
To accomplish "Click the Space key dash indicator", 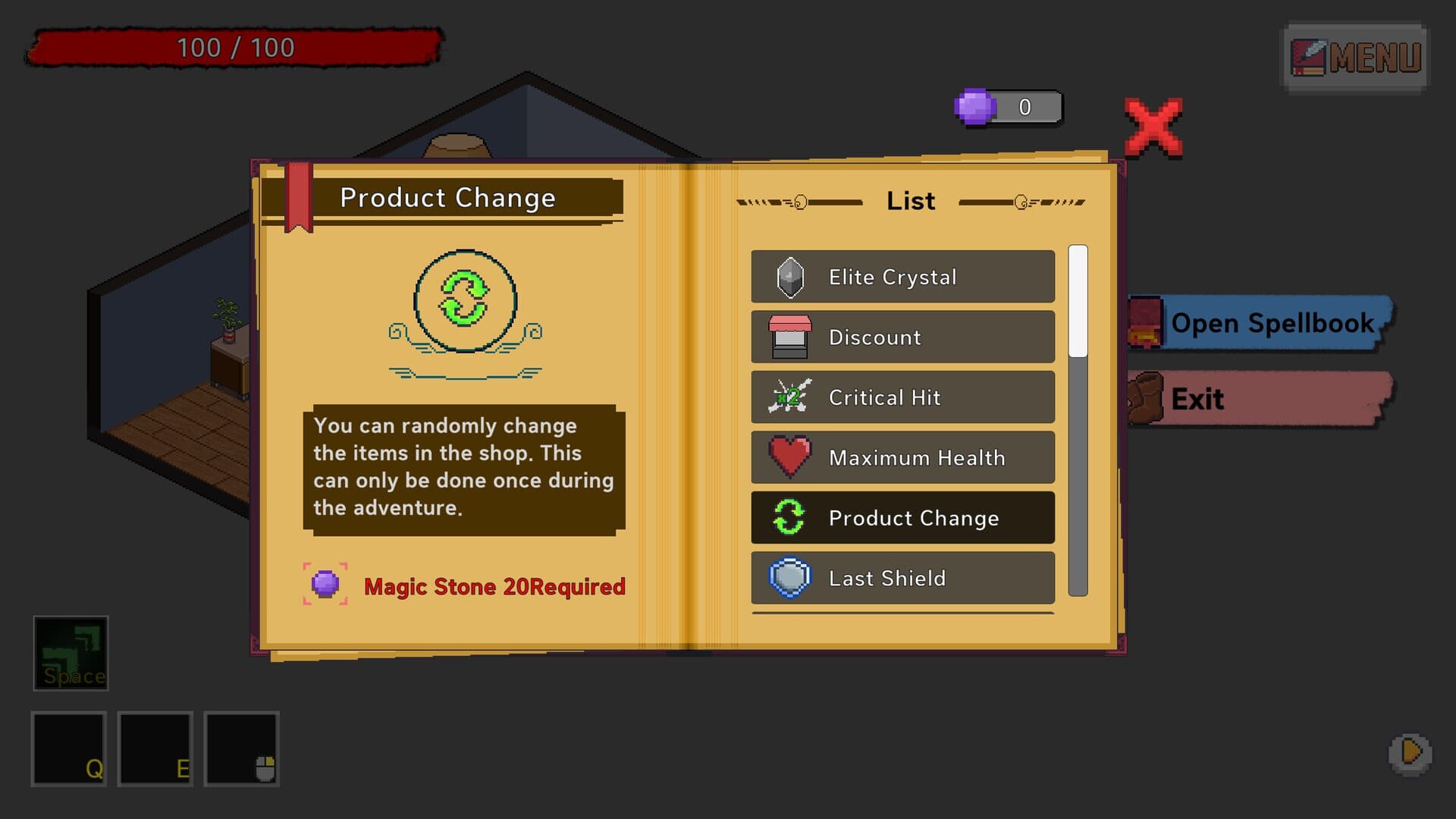I will tap(72, 653).
